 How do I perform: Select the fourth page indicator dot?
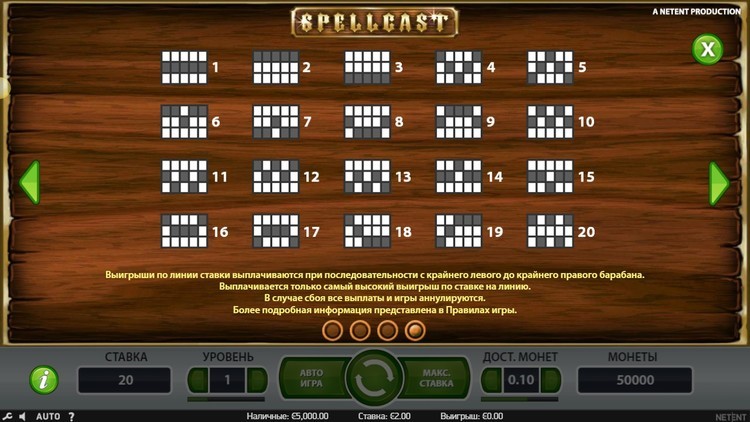(415, 329)
